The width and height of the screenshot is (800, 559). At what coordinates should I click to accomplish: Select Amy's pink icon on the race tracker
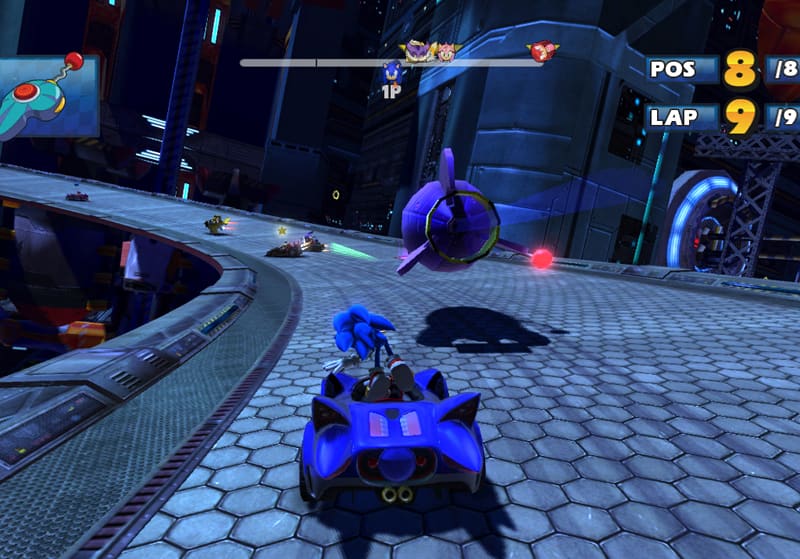click(445, 51)
